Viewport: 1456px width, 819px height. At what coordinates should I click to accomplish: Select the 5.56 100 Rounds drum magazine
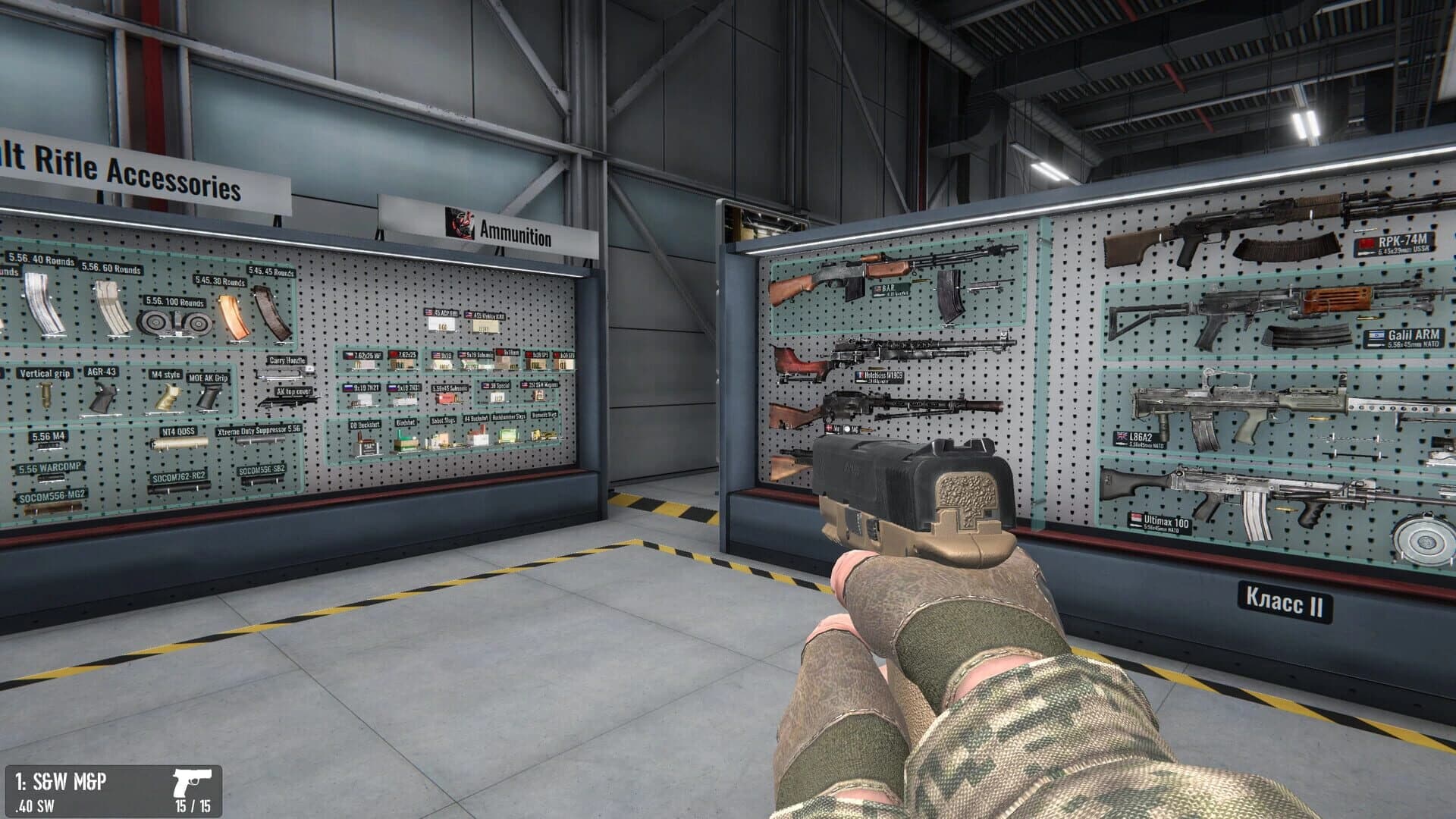(x=174, y=322)
